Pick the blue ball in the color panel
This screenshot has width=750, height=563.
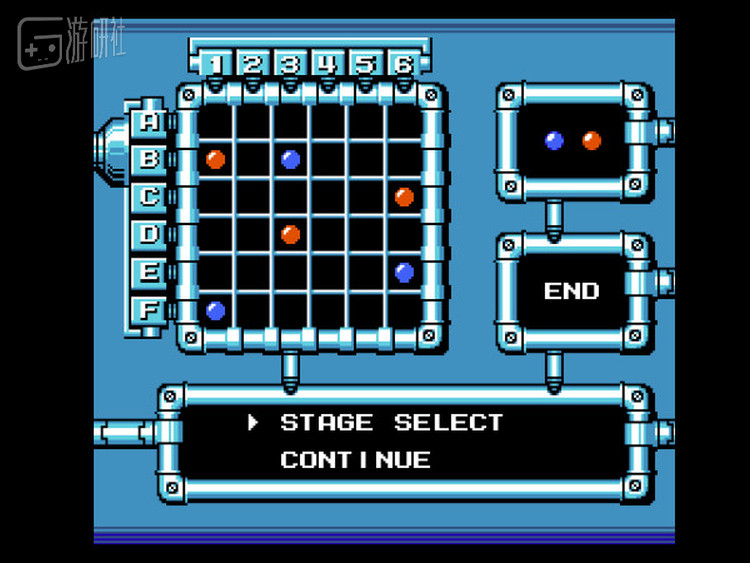tap(554, 141)
